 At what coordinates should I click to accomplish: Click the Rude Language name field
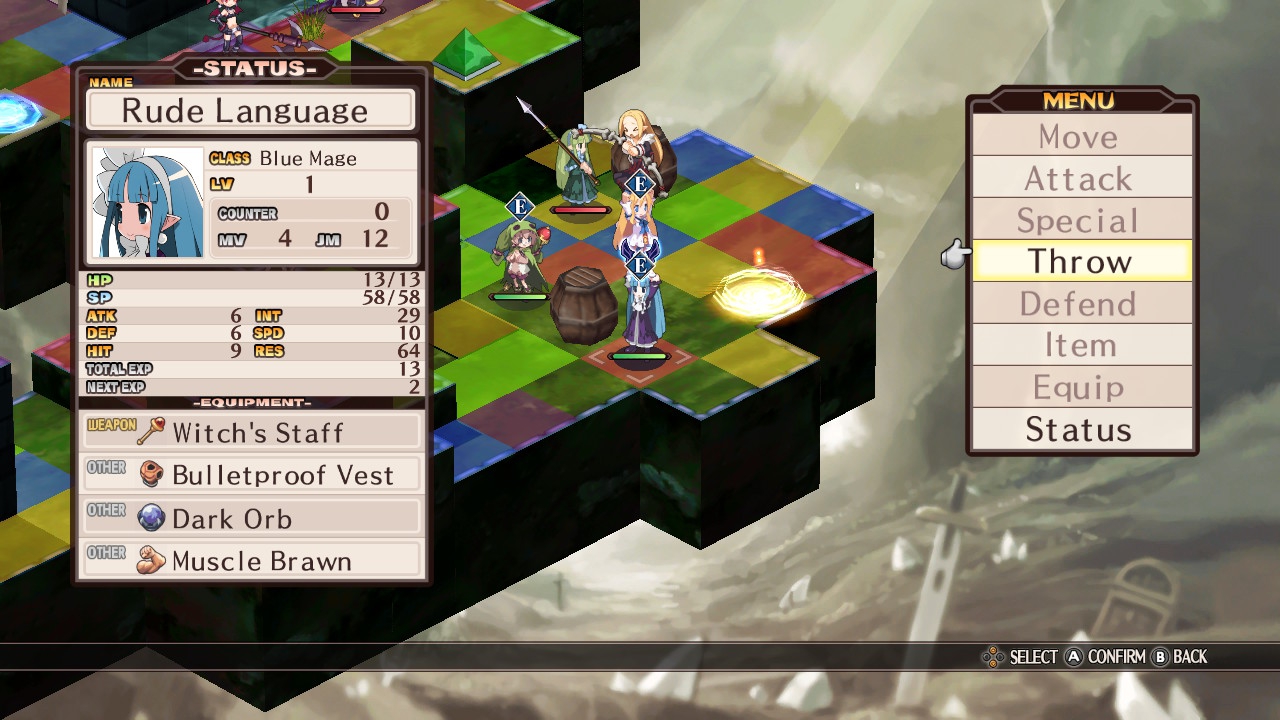[250, 110]
